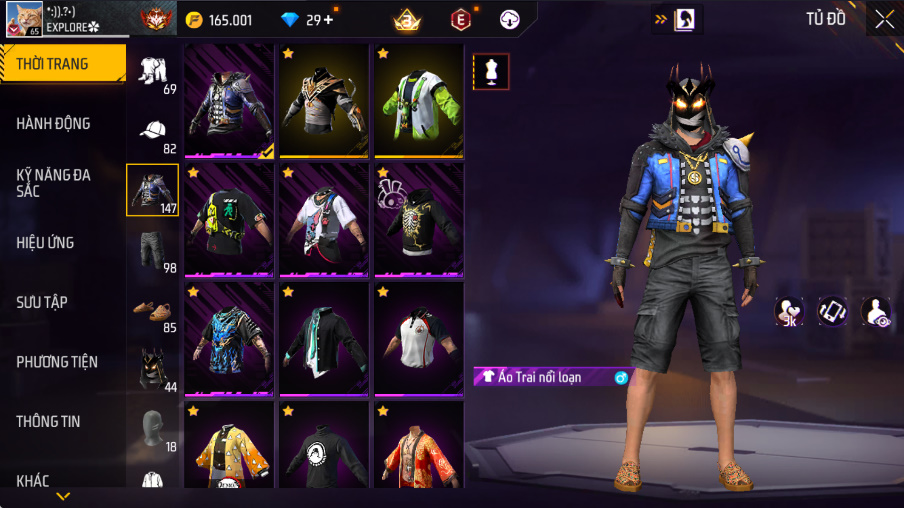The image size is (904, 508).
Task: Select the yellow patterned kimono jacket
Action: pyautogui.click(x=229, y=445)
